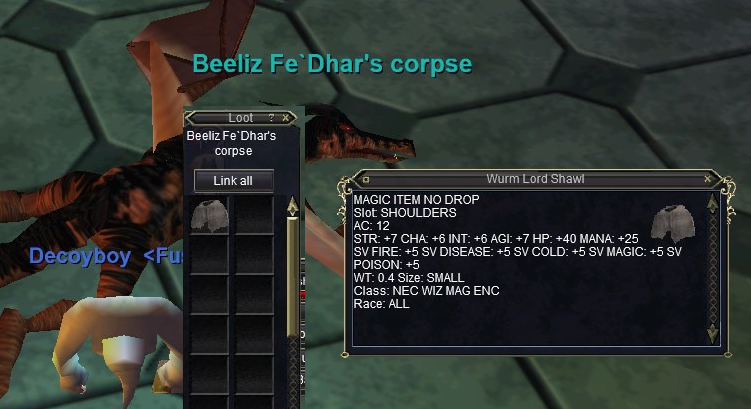751x409 pixels.
Task: Select the Wurm Lord Shawl loot slot
Action: [x=210, y=215]
